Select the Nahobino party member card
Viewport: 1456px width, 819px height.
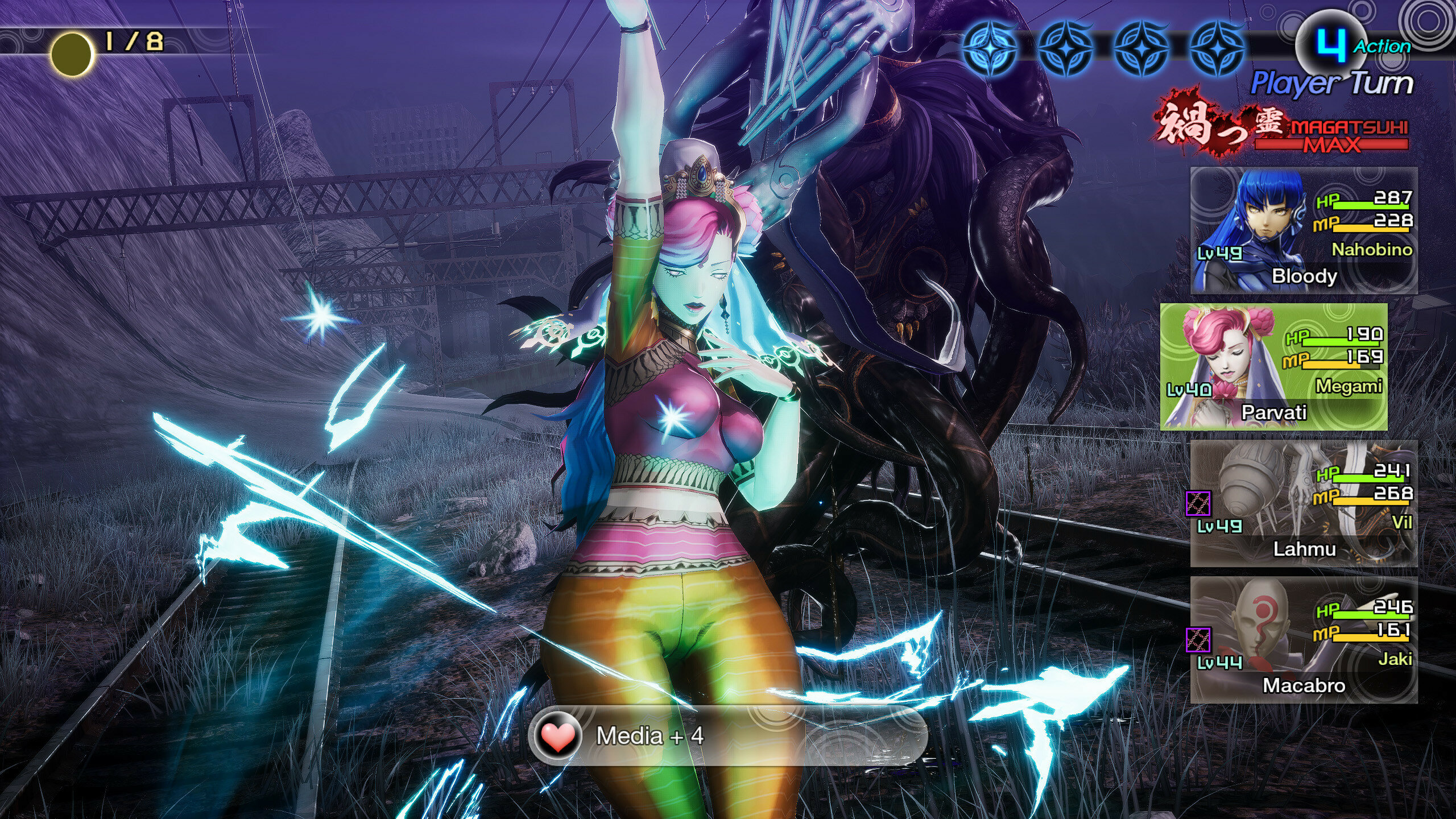click(x=1304, y=230)
